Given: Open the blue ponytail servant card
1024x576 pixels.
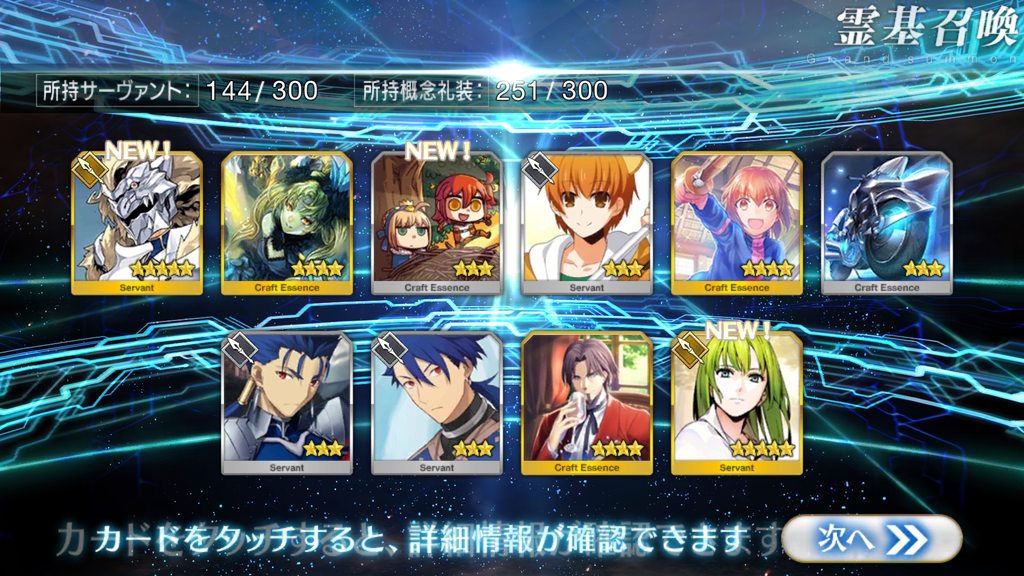Looking at the screenshot, I should click(437, 402).
